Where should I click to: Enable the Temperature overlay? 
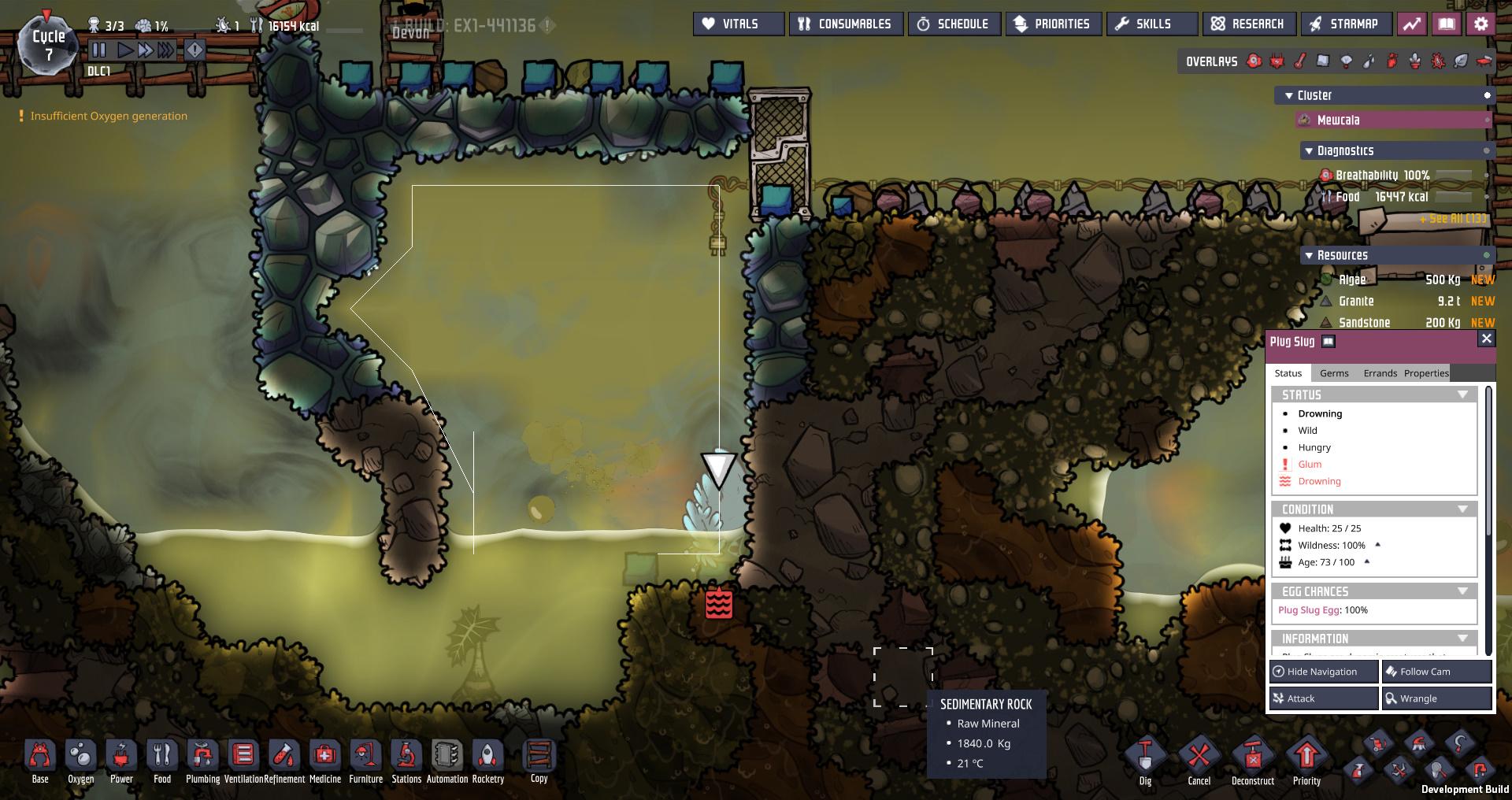(x=1299, y=61)
